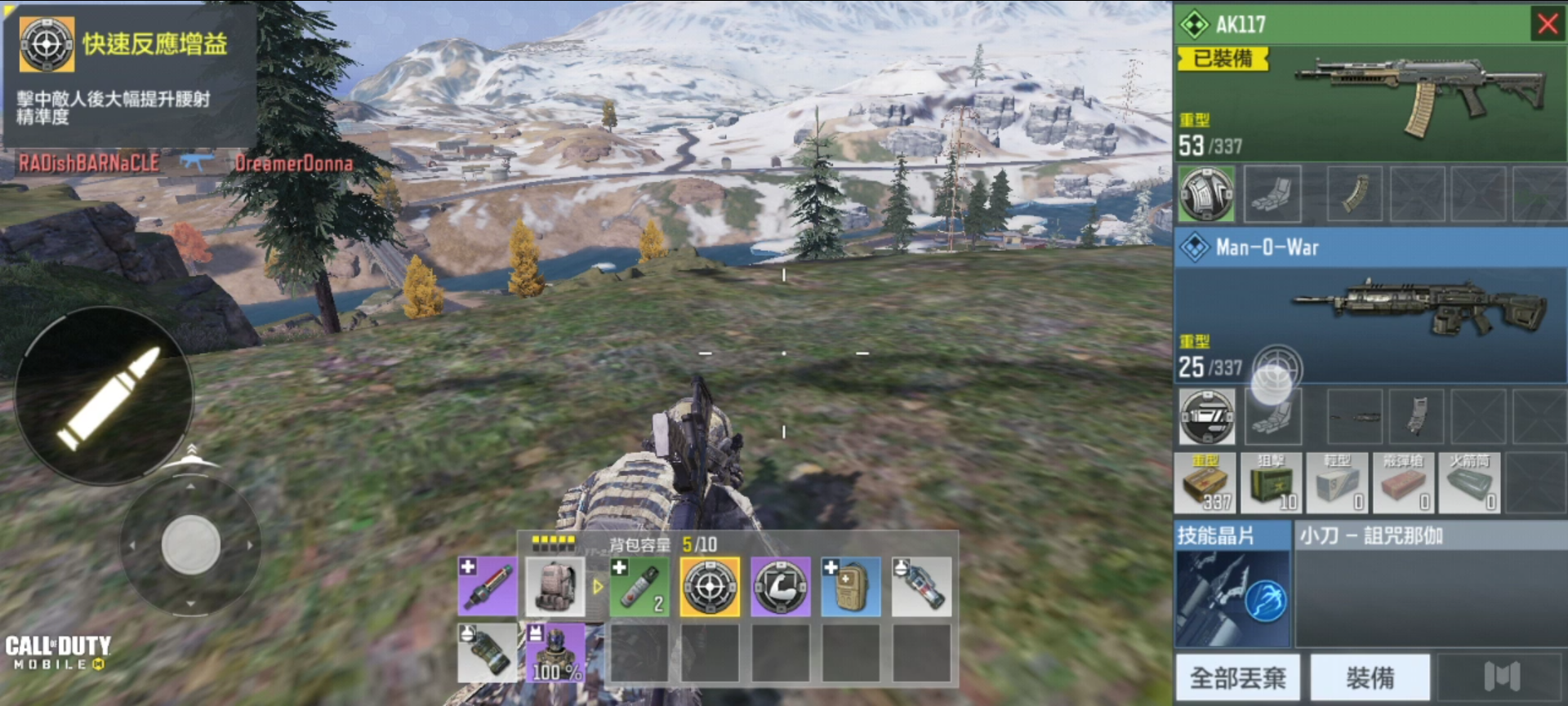Choose the purple weapon item in the backpack
Viewport: 1568px width, 706px height.
(488, 587)
